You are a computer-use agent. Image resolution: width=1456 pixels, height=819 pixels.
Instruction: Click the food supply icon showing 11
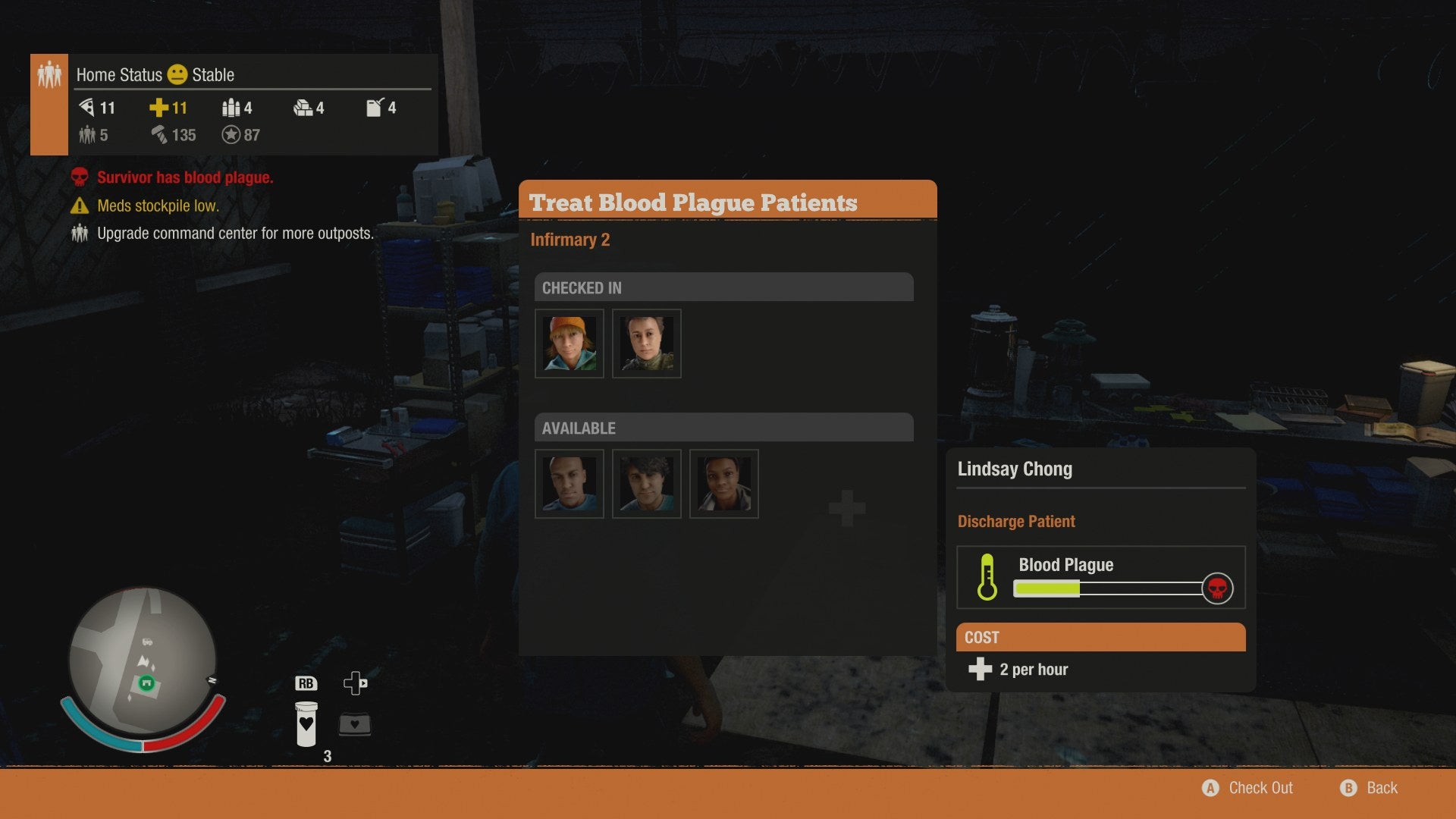pyautogui.click(x=89, y=108)
